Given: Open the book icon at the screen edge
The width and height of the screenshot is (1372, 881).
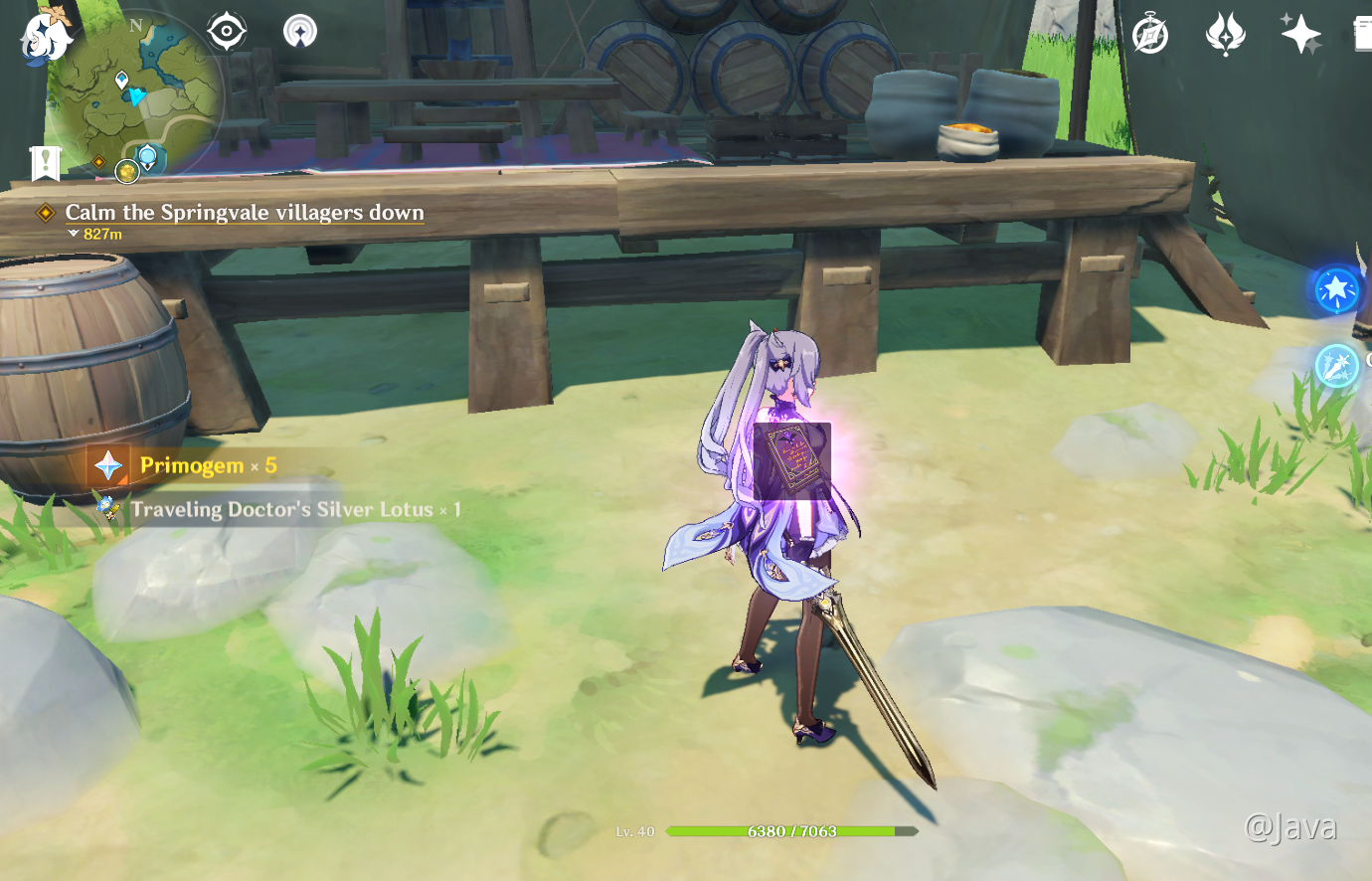Looking at the screenshot, I should point(1363,35).
